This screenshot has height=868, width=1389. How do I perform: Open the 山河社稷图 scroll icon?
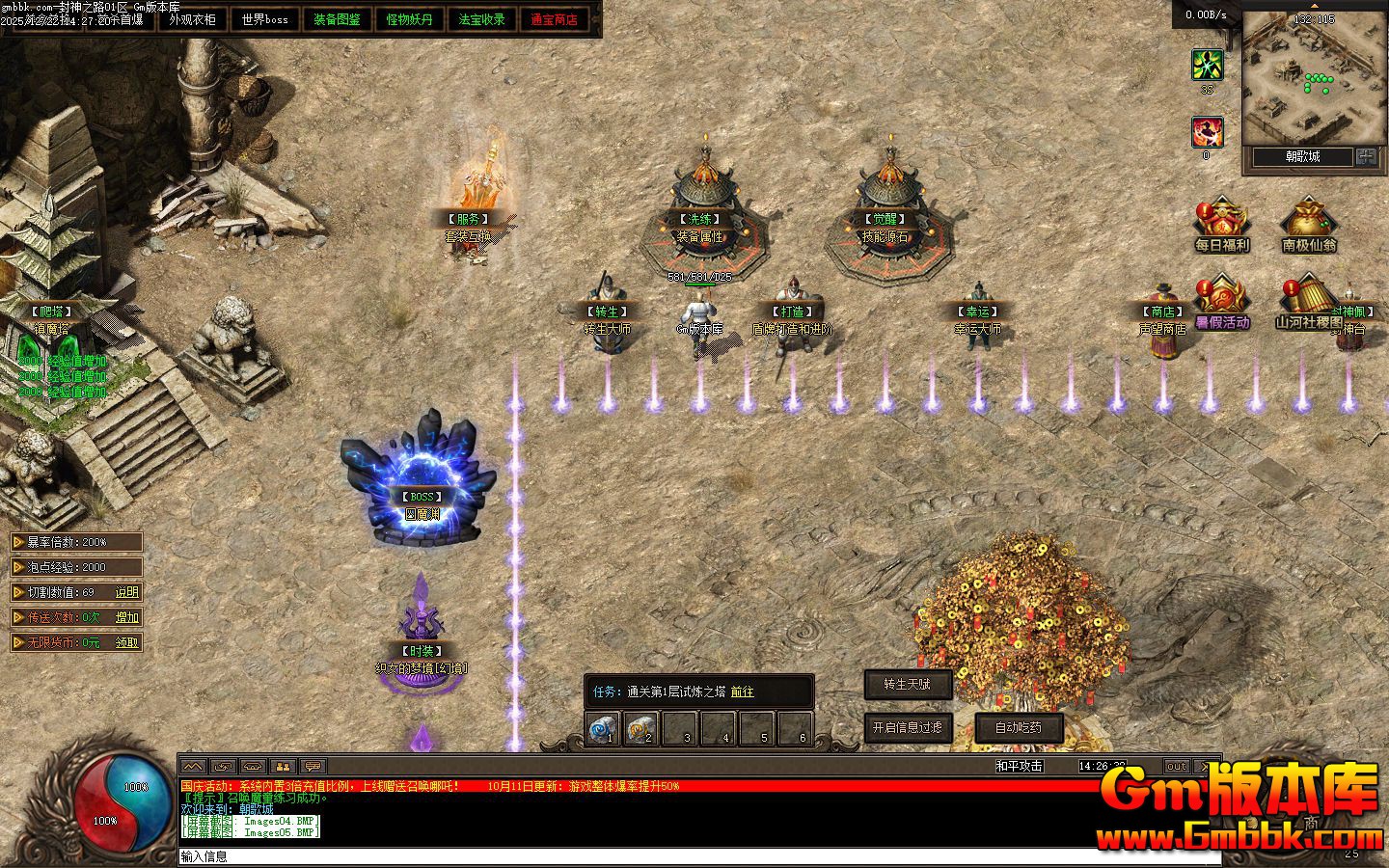tap(1308, 303)
